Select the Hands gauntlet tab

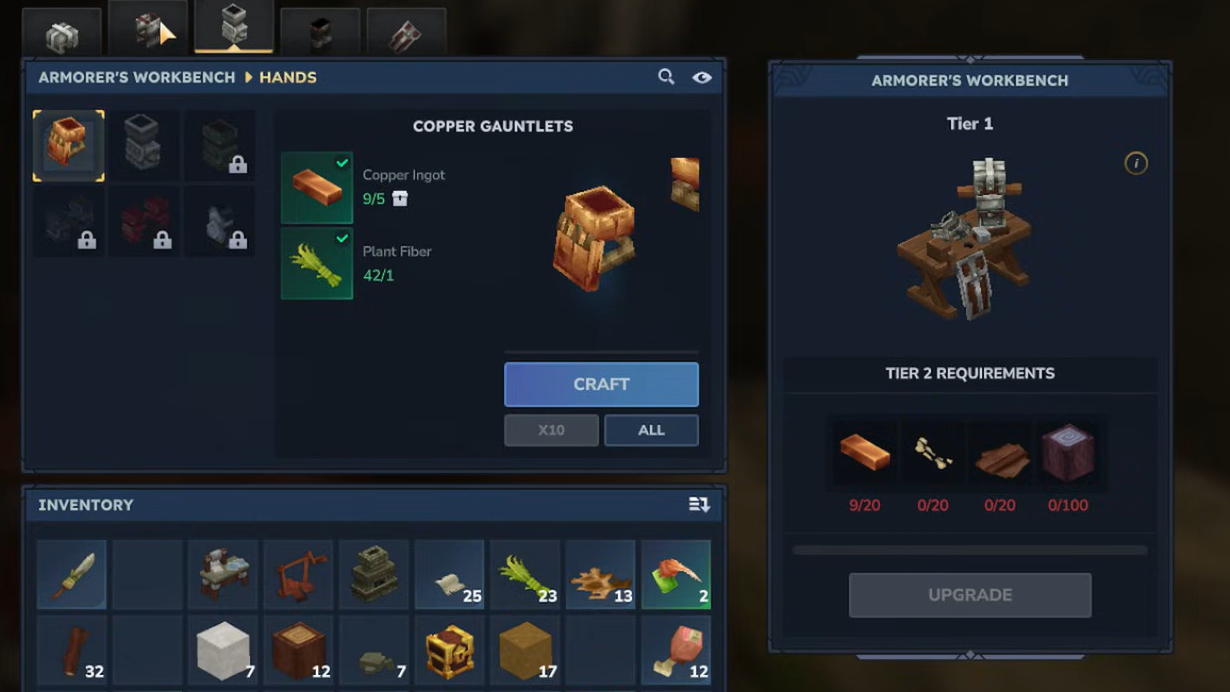tap(234, 27)
